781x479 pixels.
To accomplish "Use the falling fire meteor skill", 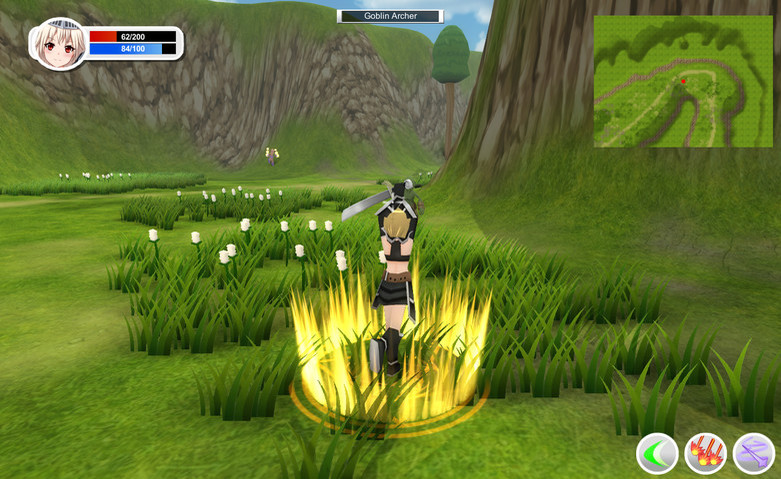I will point(705,454).
